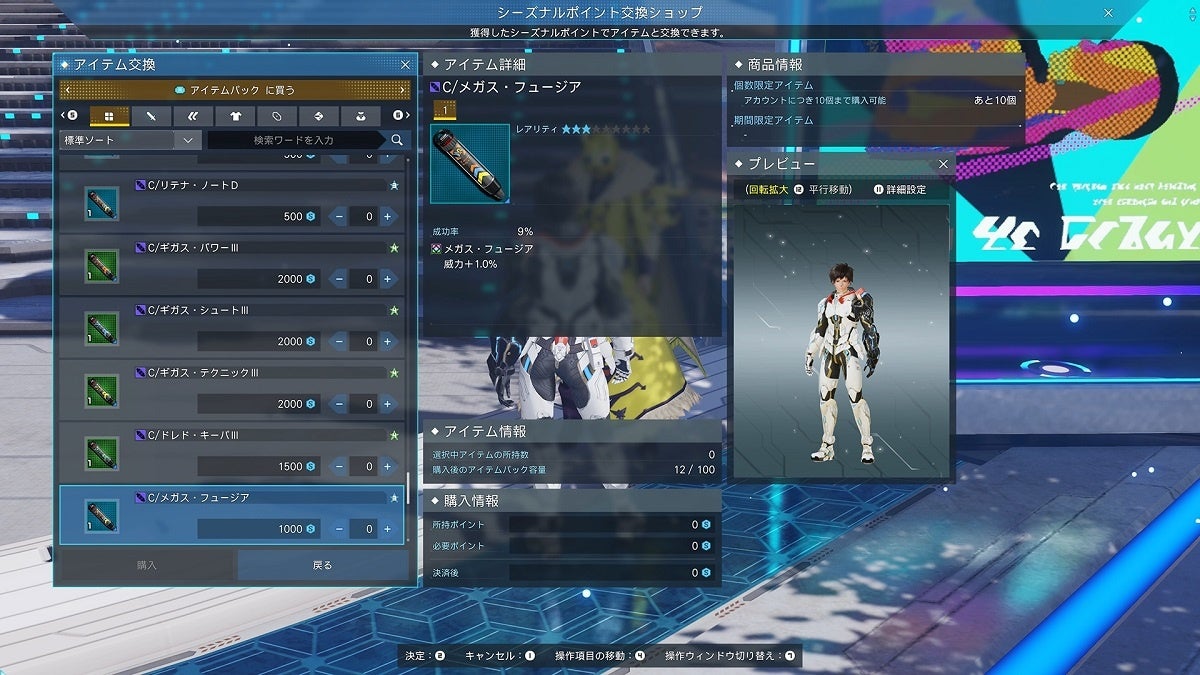Increase quantity of C/メガス・フュージア

click(x=387, y=529)
